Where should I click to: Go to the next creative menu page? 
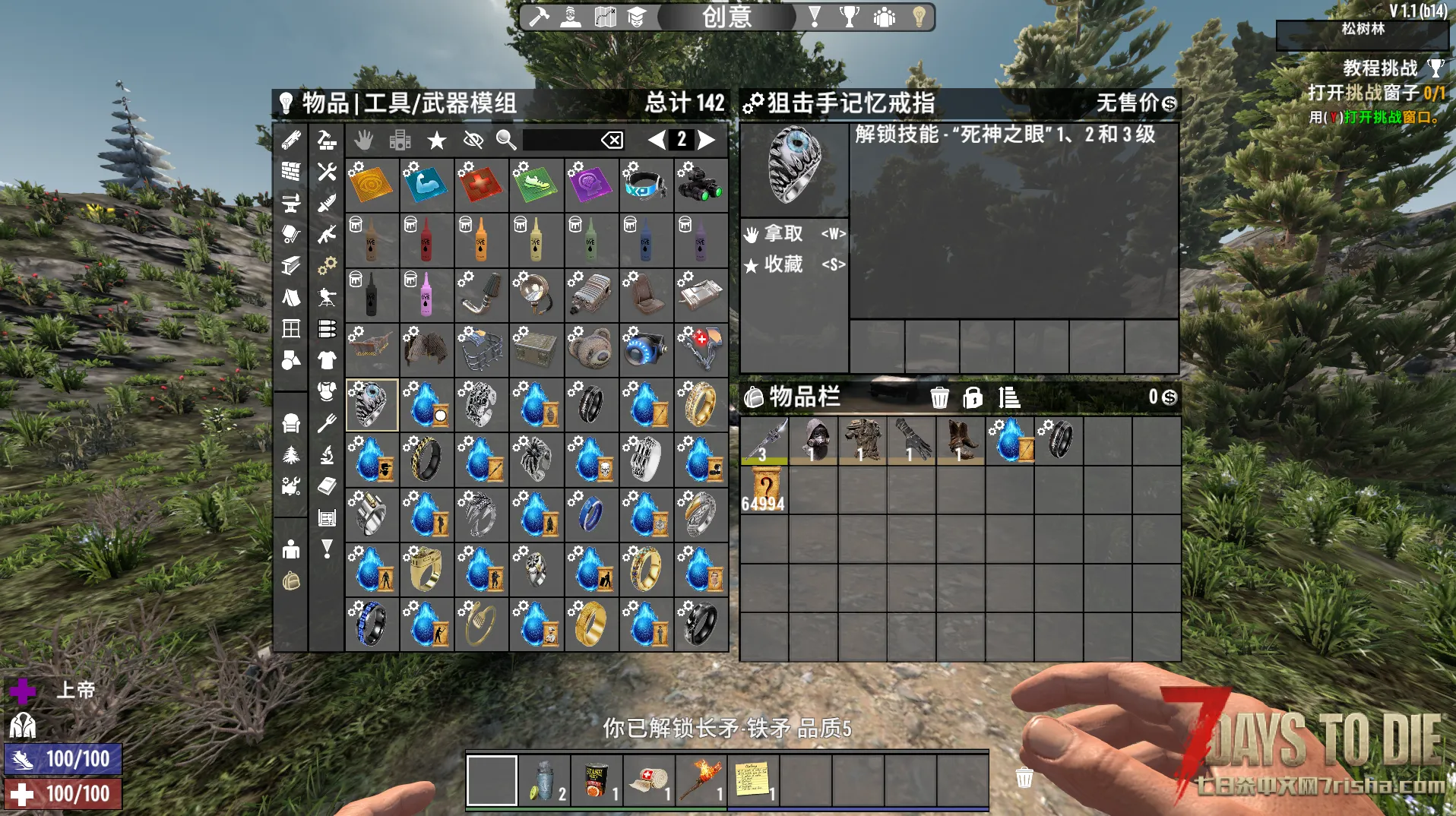[x=707, y=140]
